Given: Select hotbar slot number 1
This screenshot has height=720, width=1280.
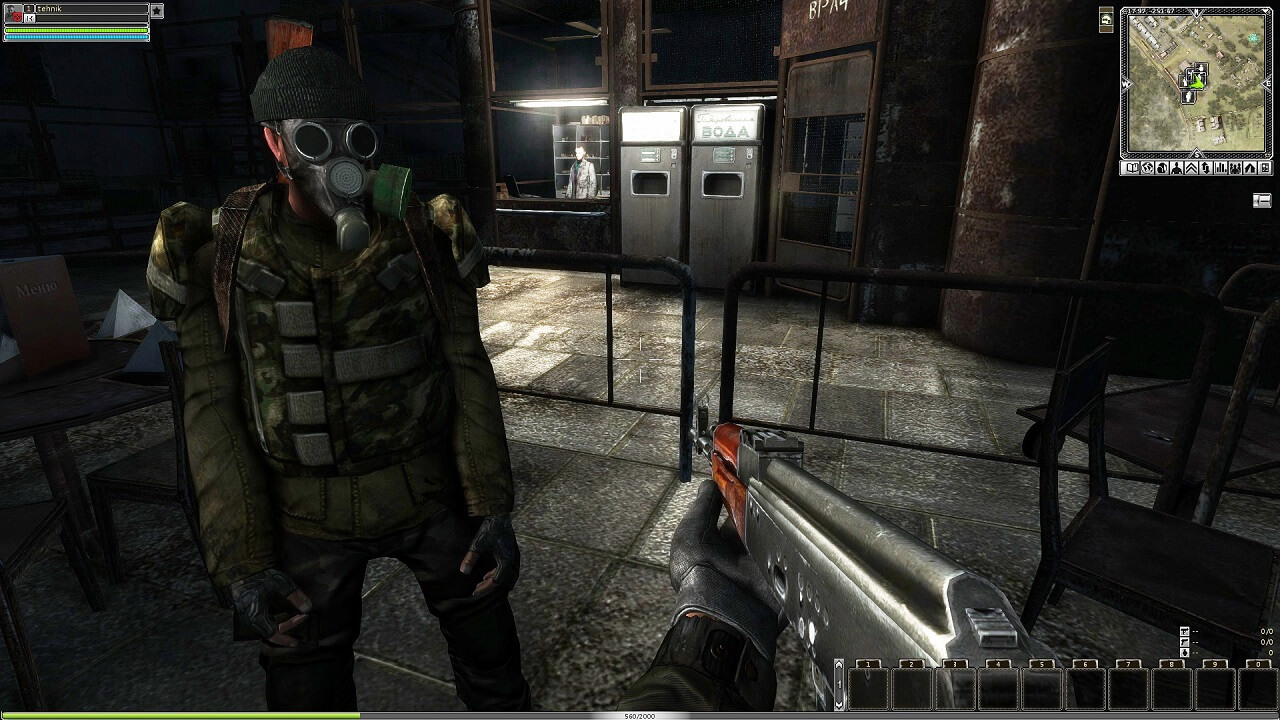Looking at the screenshot, I should (x=868, y=687).
